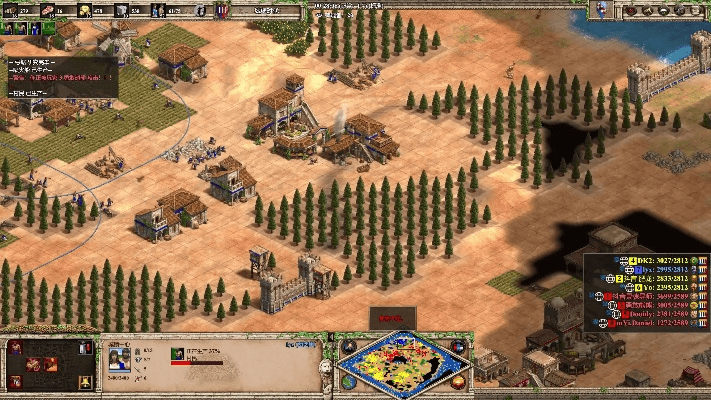Click the banner icon at top-right of command panel

tap(86, 347)
